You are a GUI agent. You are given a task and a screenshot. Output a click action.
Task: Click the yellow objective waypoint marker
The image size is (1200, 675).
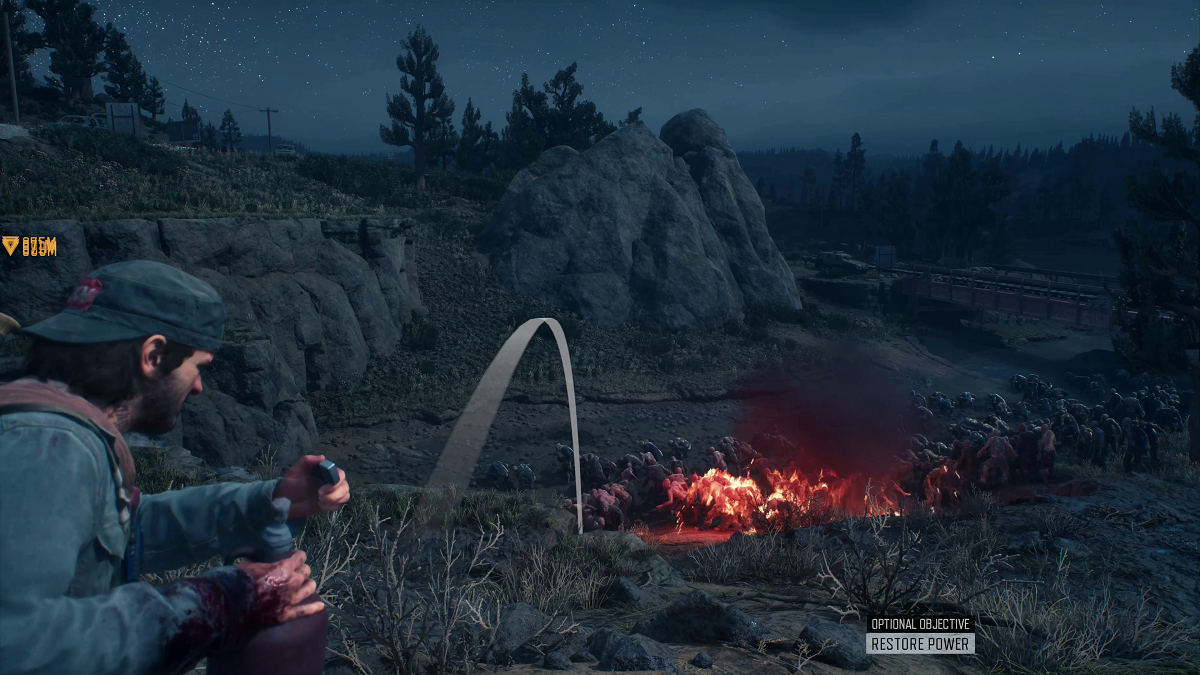[x=11, y=245]
